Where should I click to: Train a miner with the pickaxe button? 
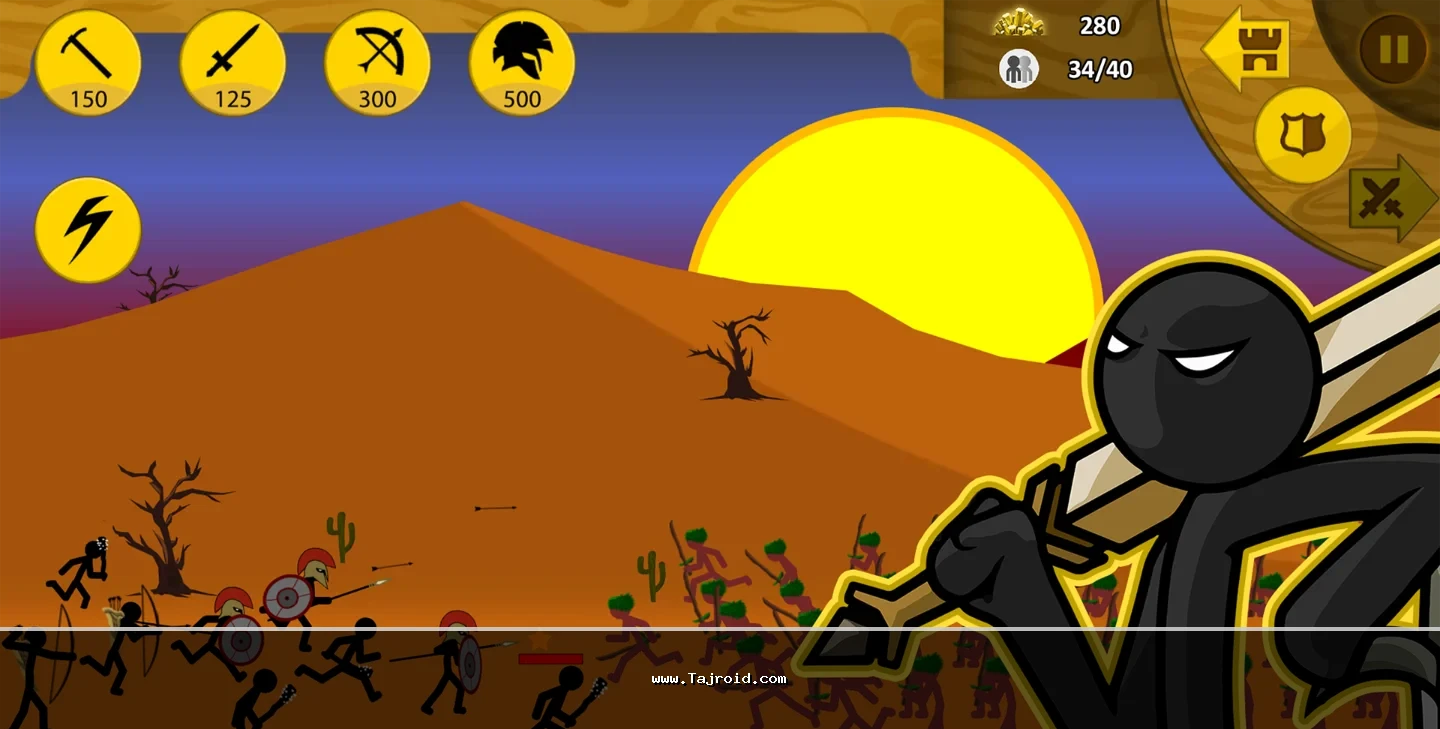pos(88,62)
